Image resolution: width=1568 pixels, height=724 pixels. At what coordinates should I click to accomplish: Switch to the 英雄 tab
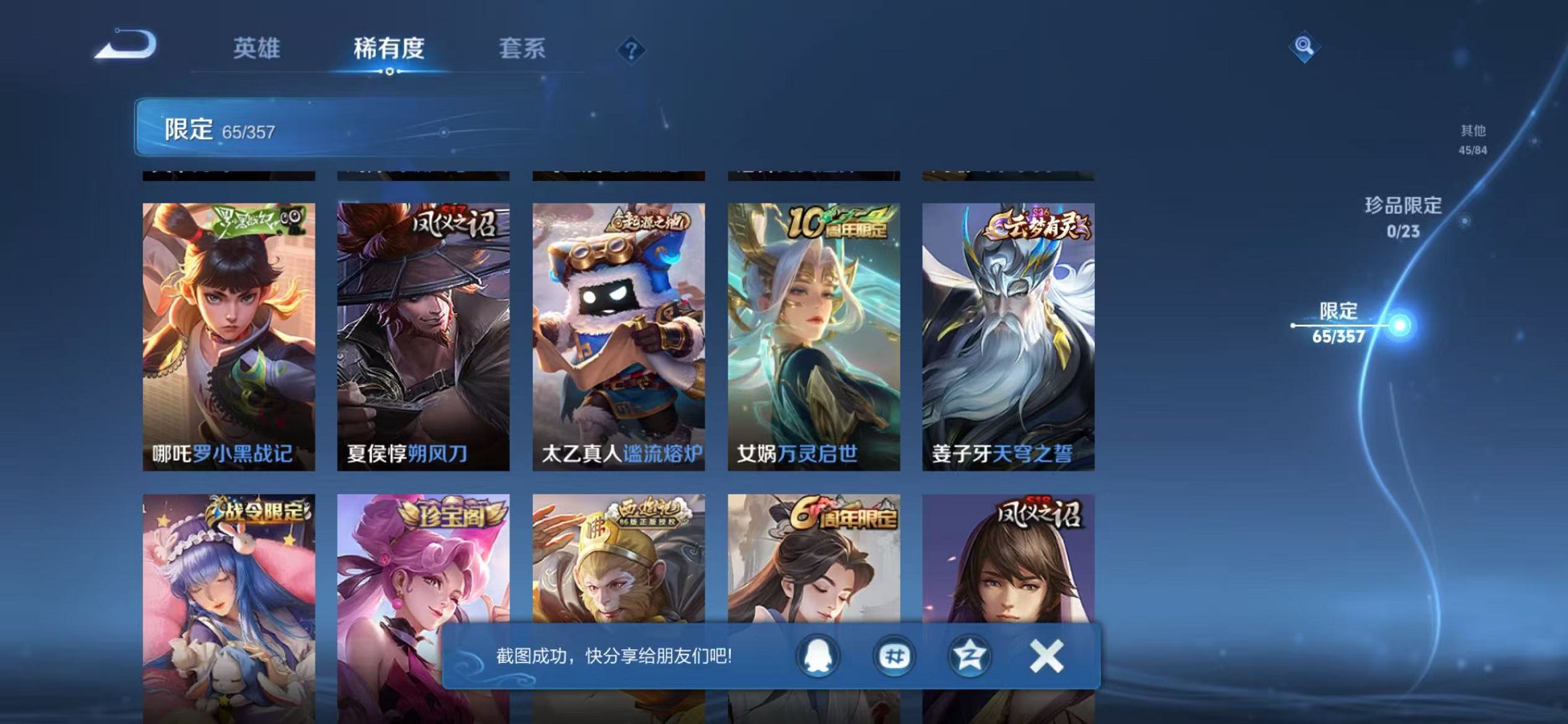click(259, 49)
